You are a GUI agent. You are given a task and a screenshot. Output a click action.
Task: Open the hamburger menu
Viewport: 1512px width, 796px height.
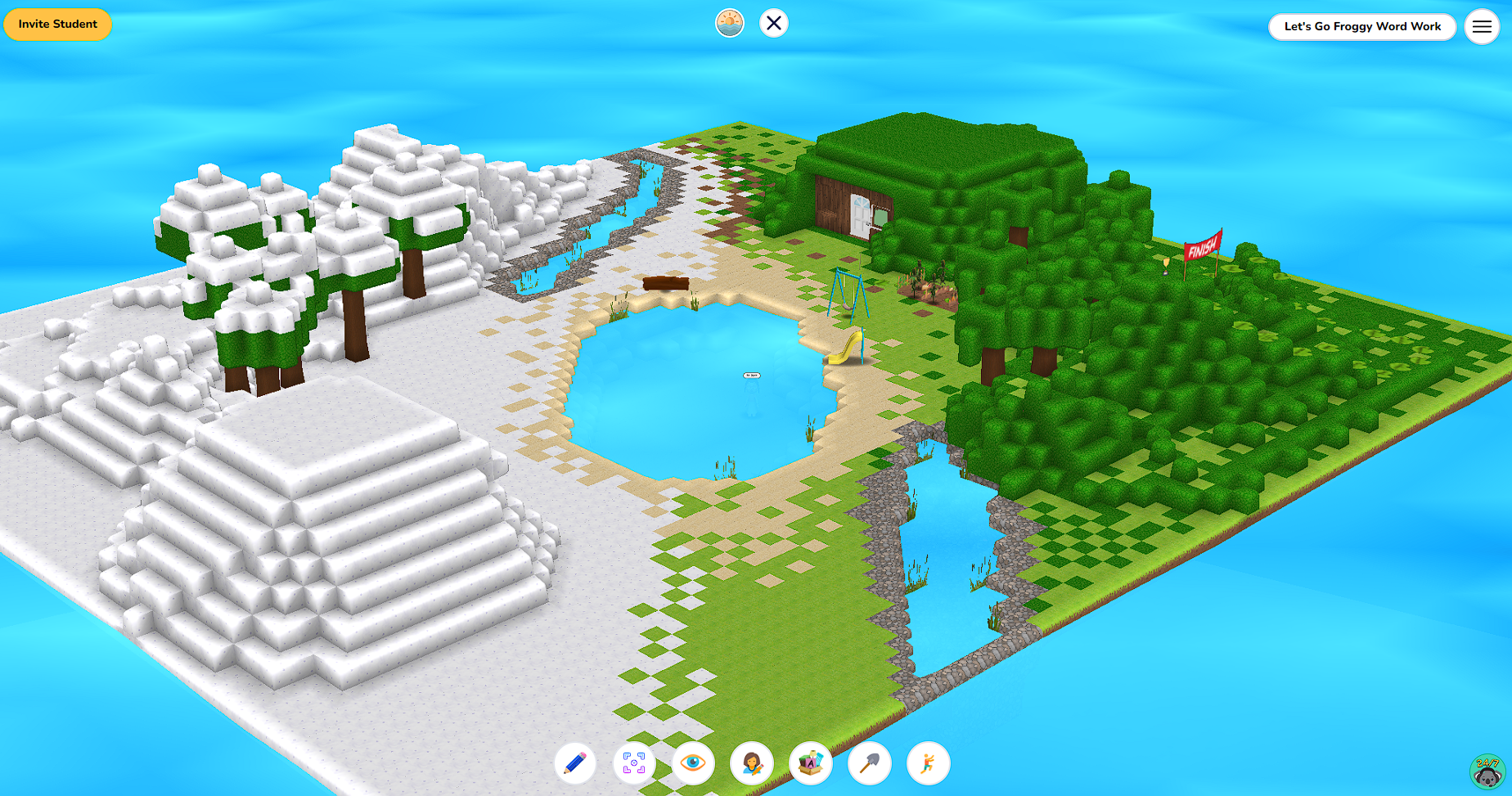tap(1482, 26)
